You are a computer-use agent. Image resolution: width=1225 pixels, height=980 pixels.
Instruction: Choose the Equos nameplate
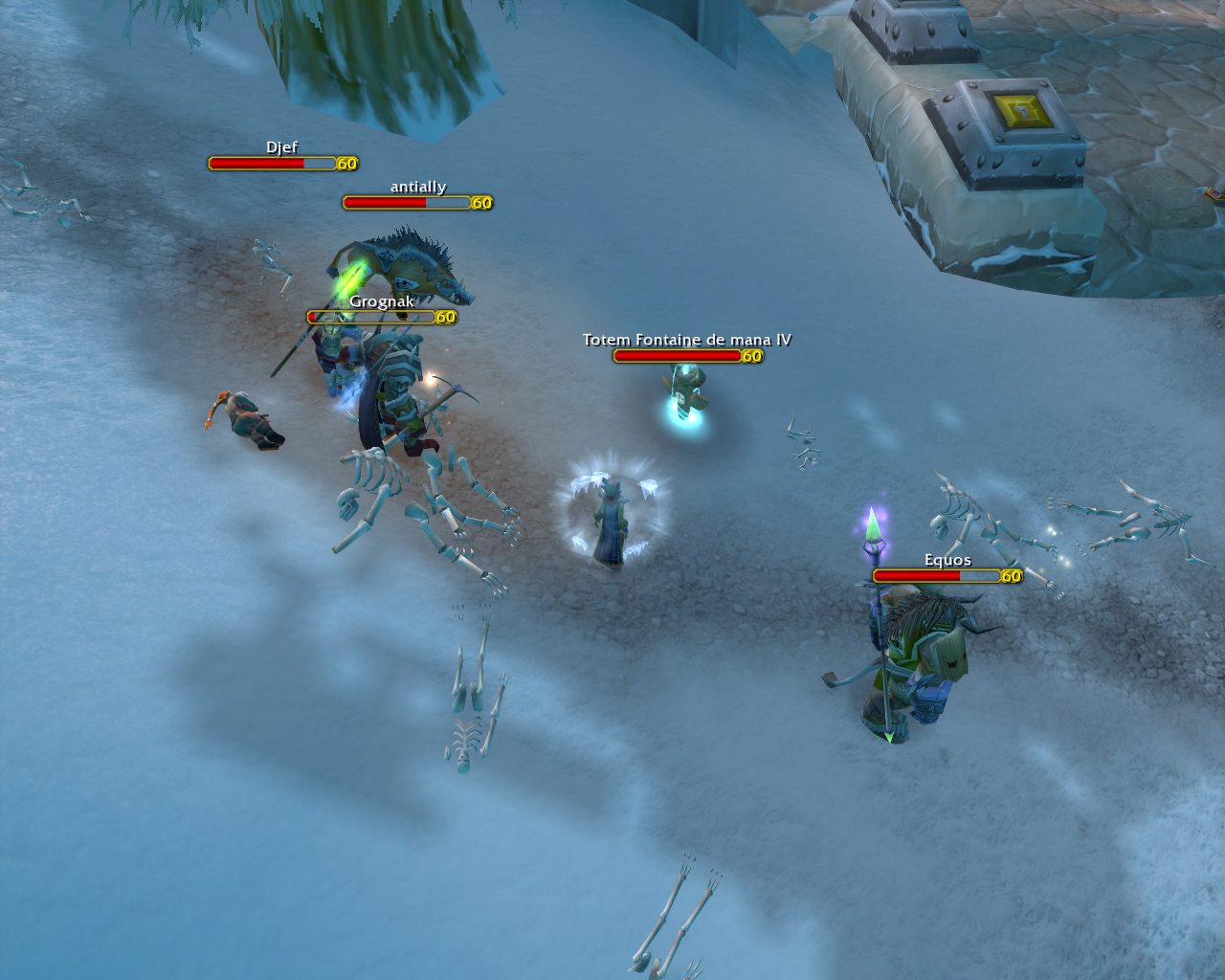coord(937,576)
